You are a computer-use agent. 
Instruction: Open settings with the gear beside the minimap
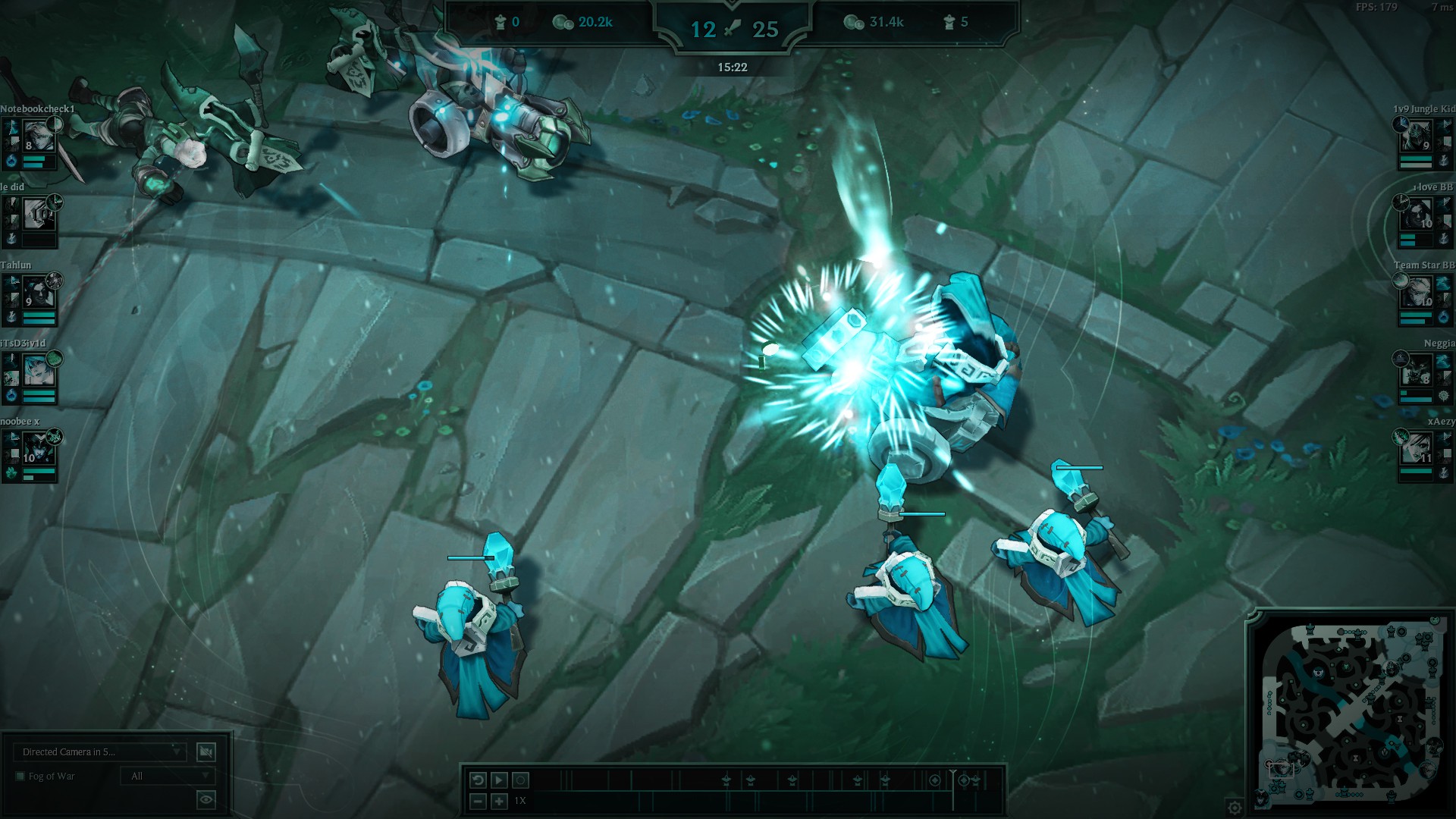tap(1235, 807)
